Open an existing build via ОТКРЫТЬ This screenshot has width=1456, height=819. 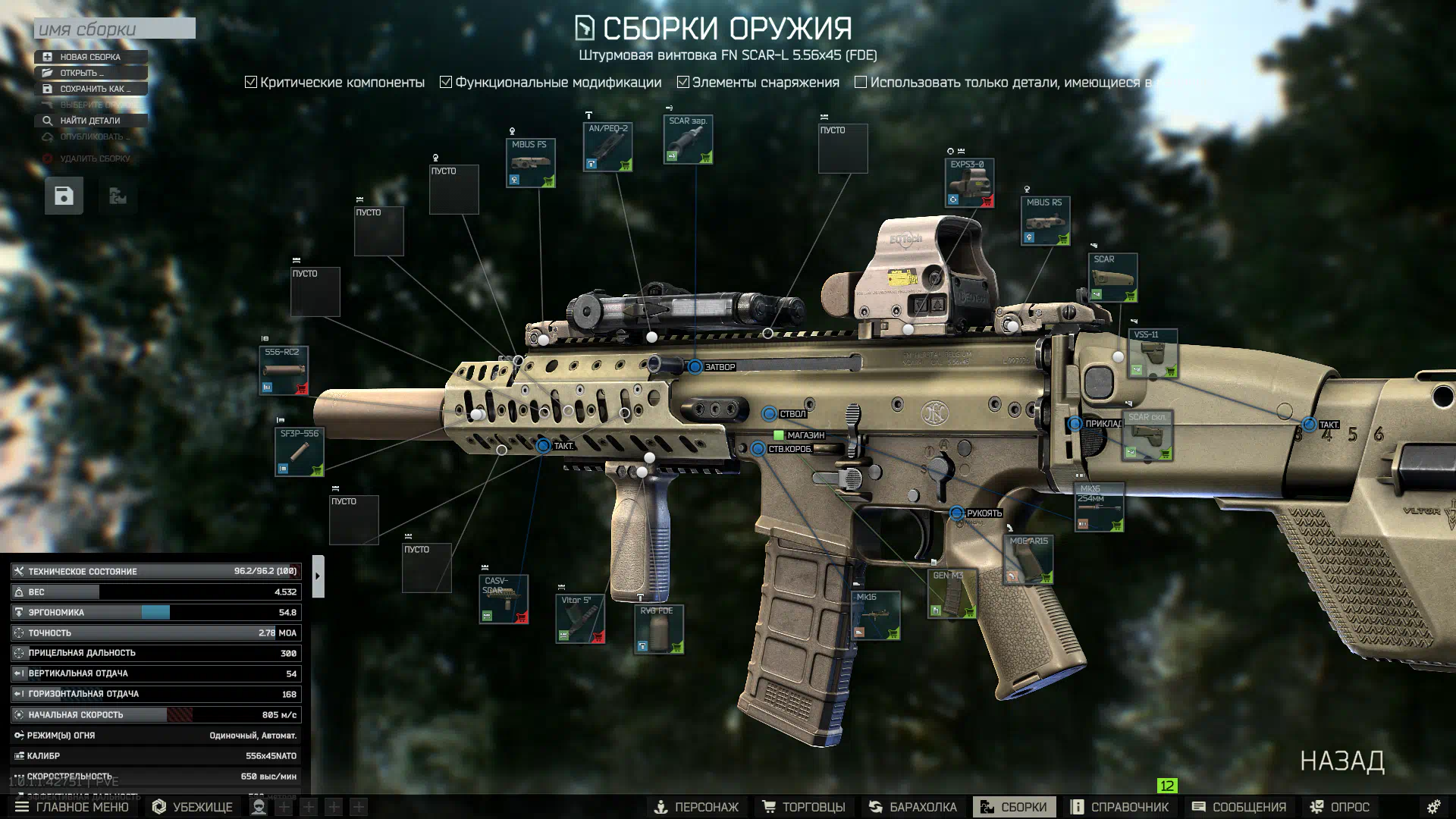click(89, 73)
